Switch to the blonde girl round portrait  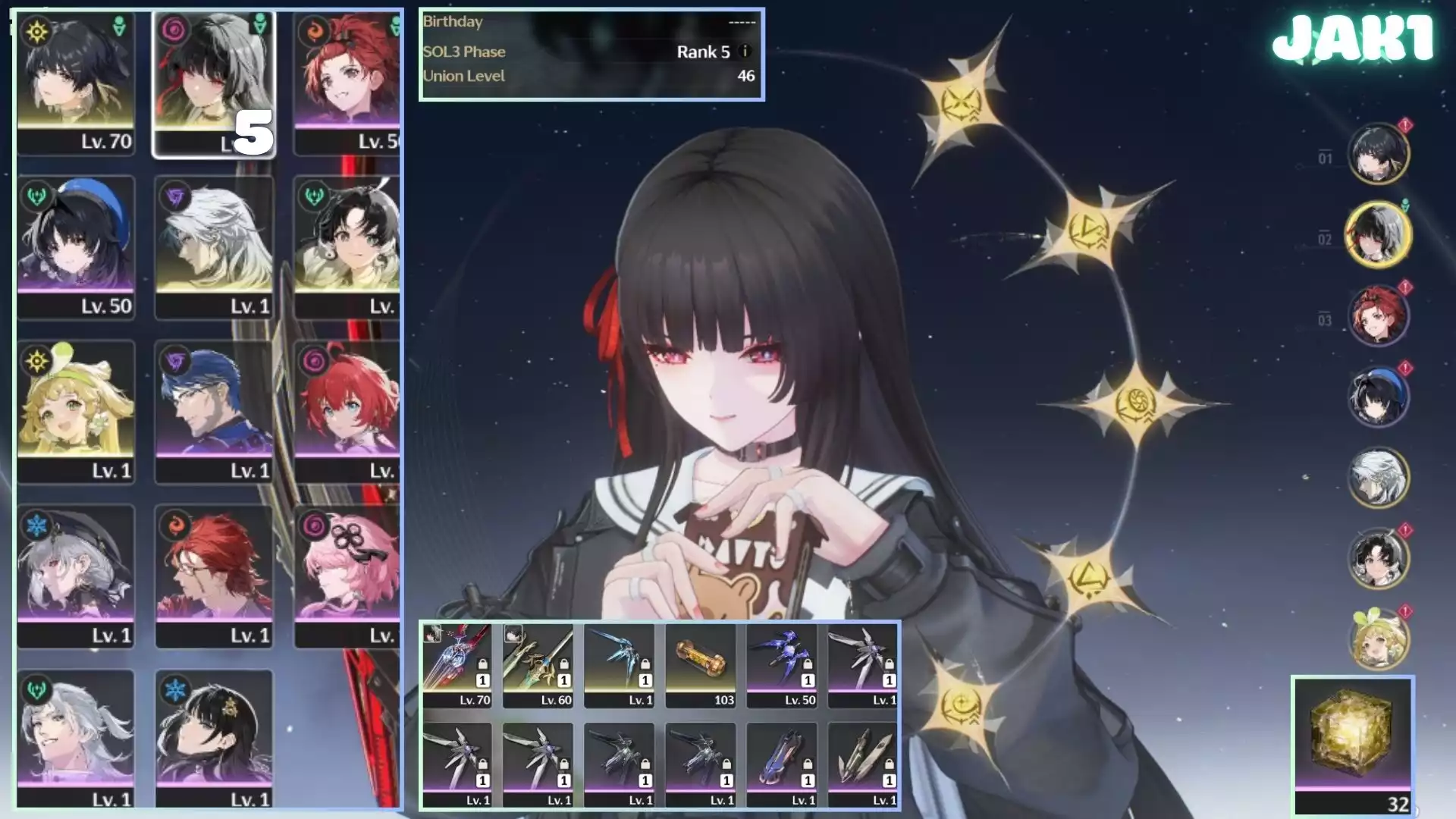[x=1378, y=639]
